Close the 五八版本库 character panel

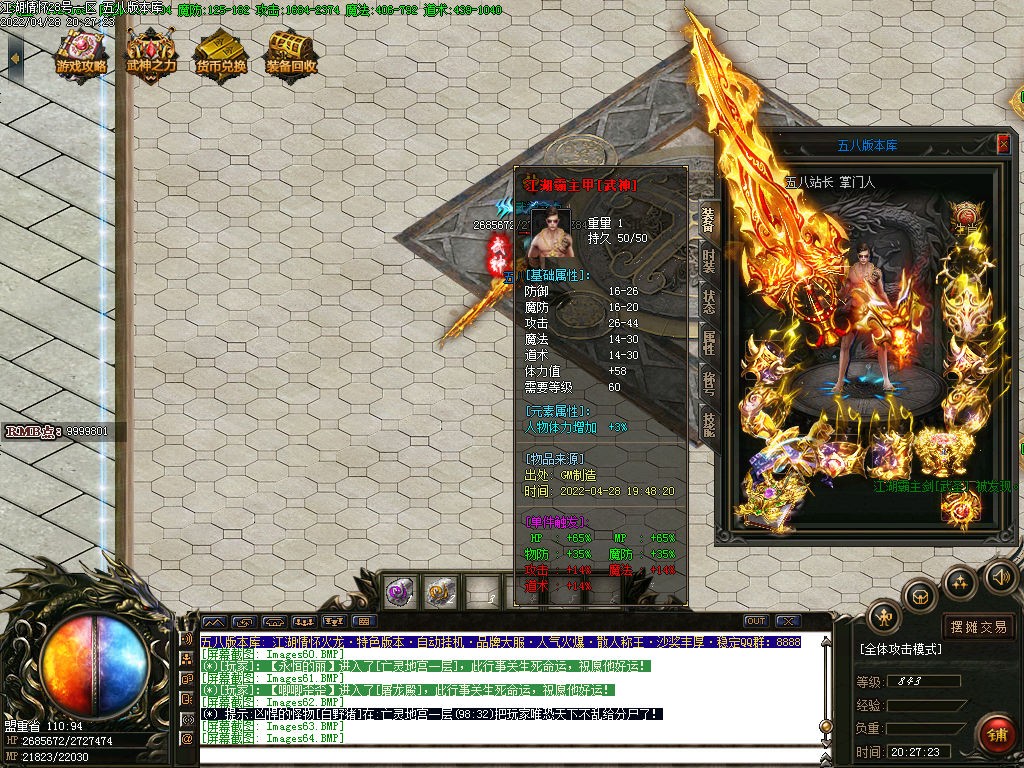coord(1003,144)
